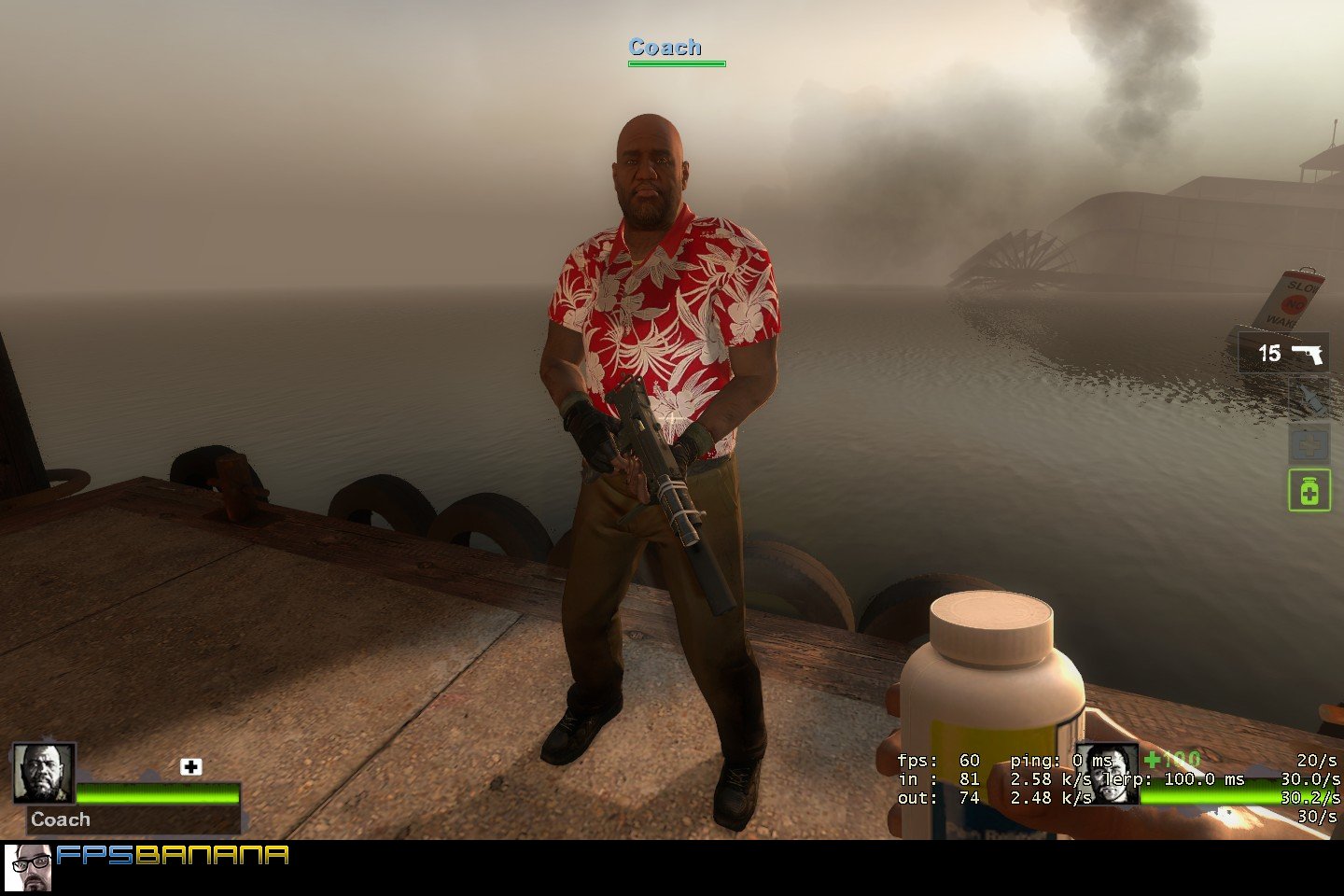Click the FPSBANANA watermark text
1344x896 pixels.
coord(173,853)
